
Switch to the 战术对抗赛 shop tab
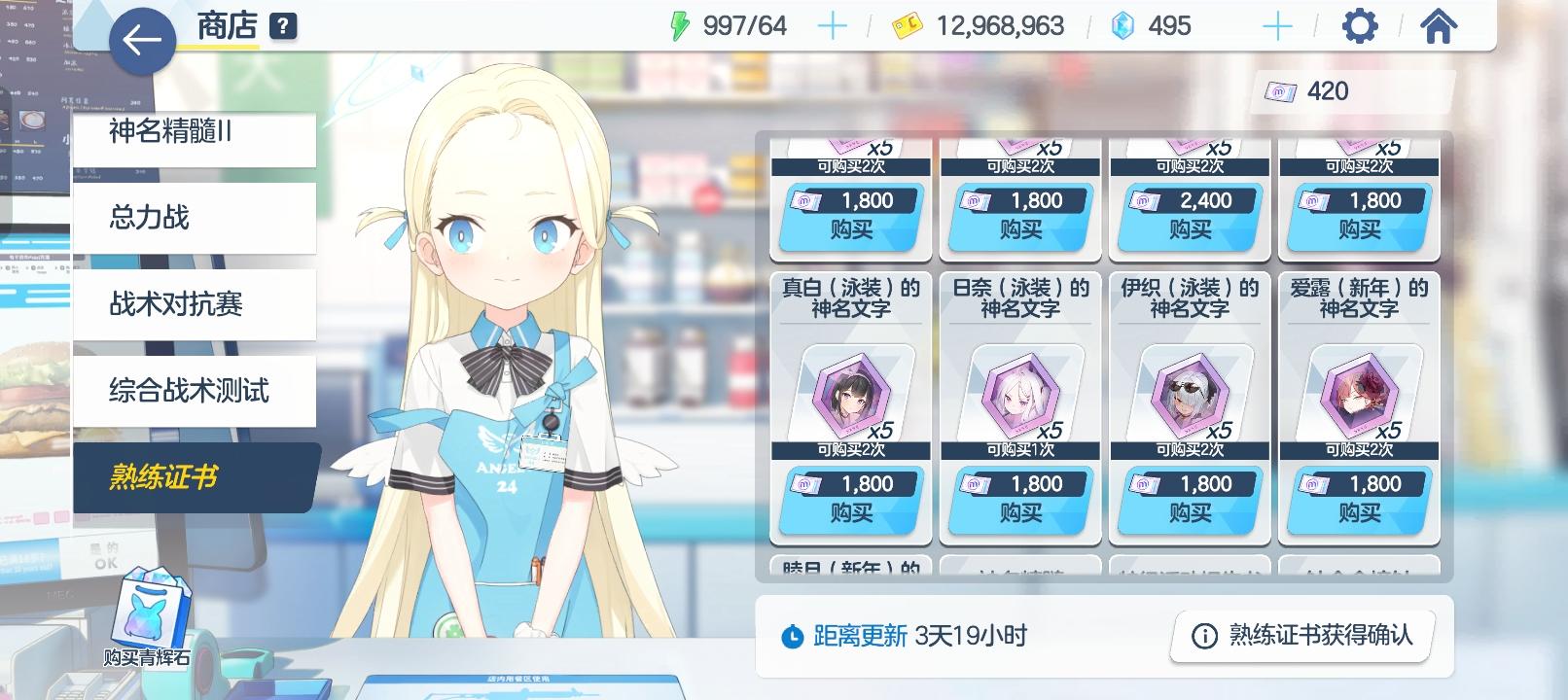pos(194,304)
